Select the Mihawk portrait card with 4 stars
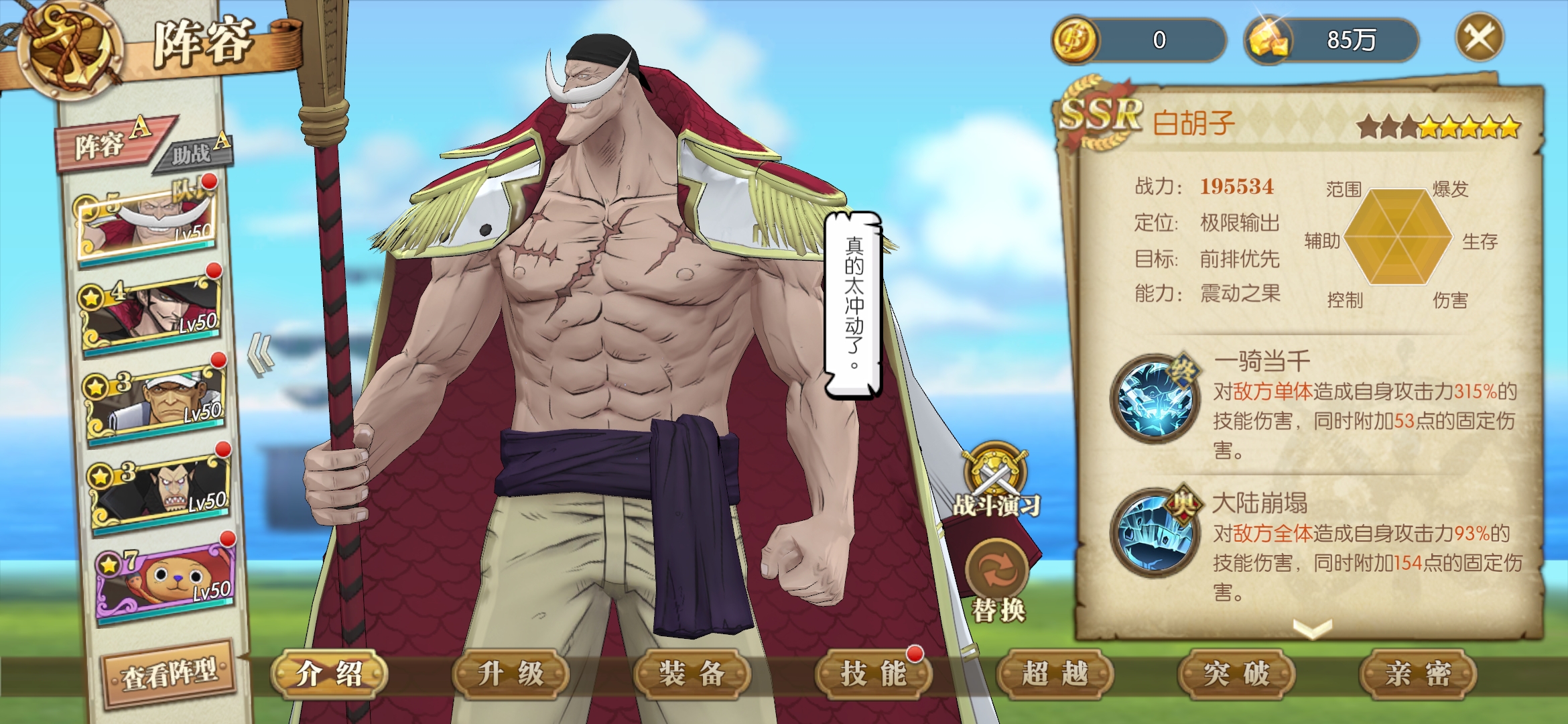The height and width of the screenshot is (724, 1568). click(152, 311)
